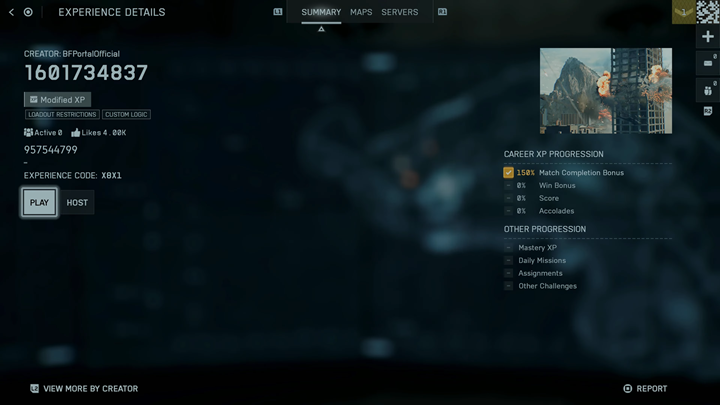View more experiences by this creator
The image size is (720, 405).
tap(84, 388)
